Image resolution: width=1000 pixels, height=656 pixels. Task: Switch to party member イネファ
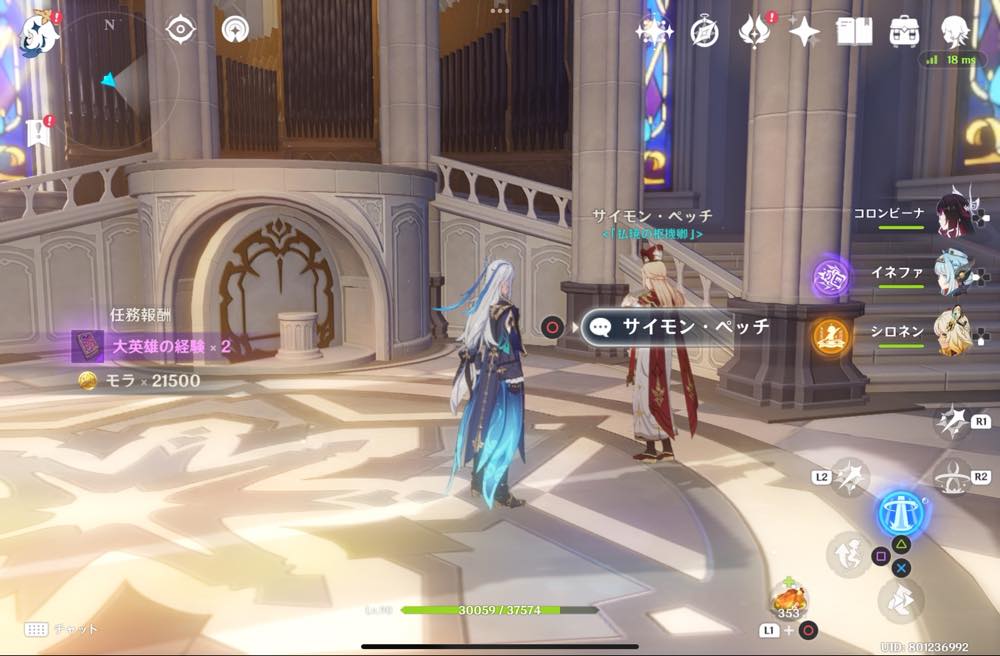952,270
